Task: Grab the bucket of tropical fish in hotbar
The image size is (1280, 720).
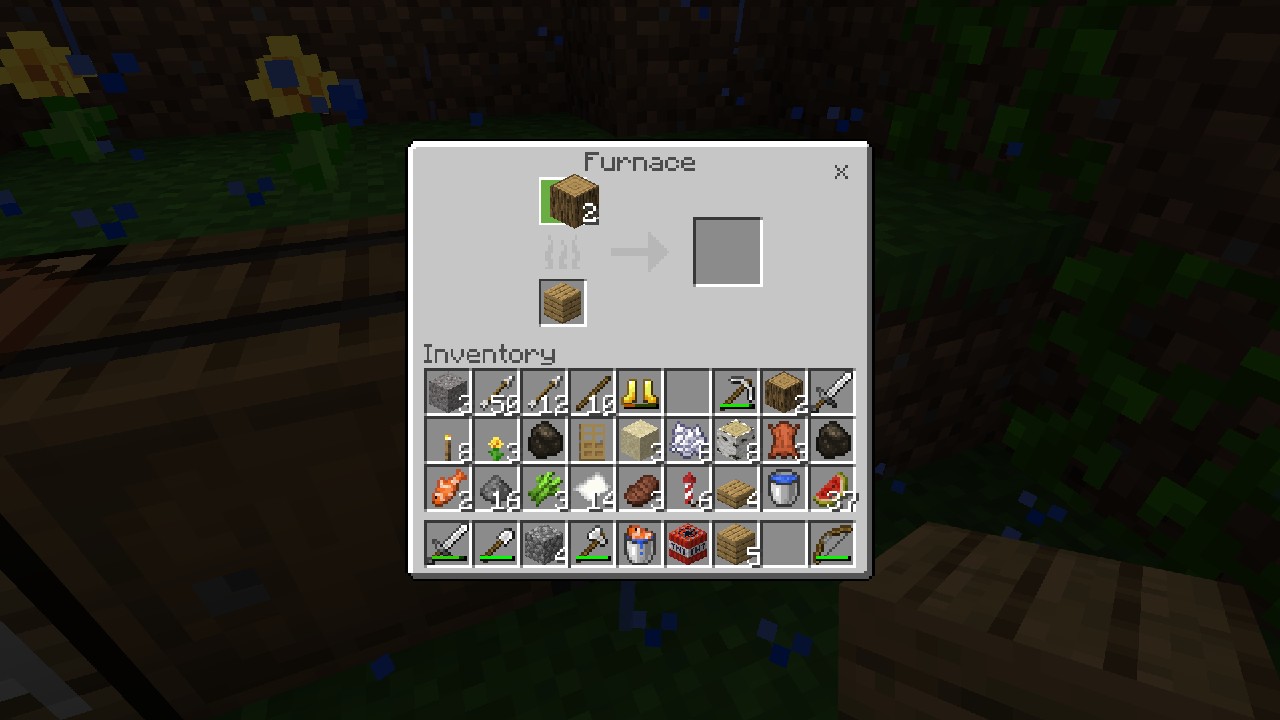Action: pyautogui.click(x=639, y=543)
